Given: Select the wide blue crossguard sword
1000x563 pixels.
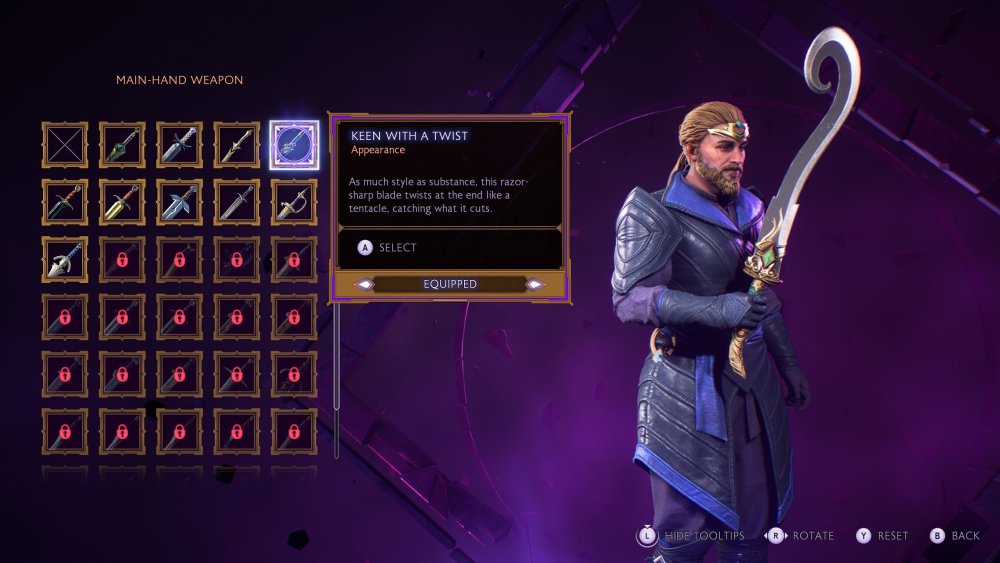Looking at the screenshot, I should [x=179, y=203].
